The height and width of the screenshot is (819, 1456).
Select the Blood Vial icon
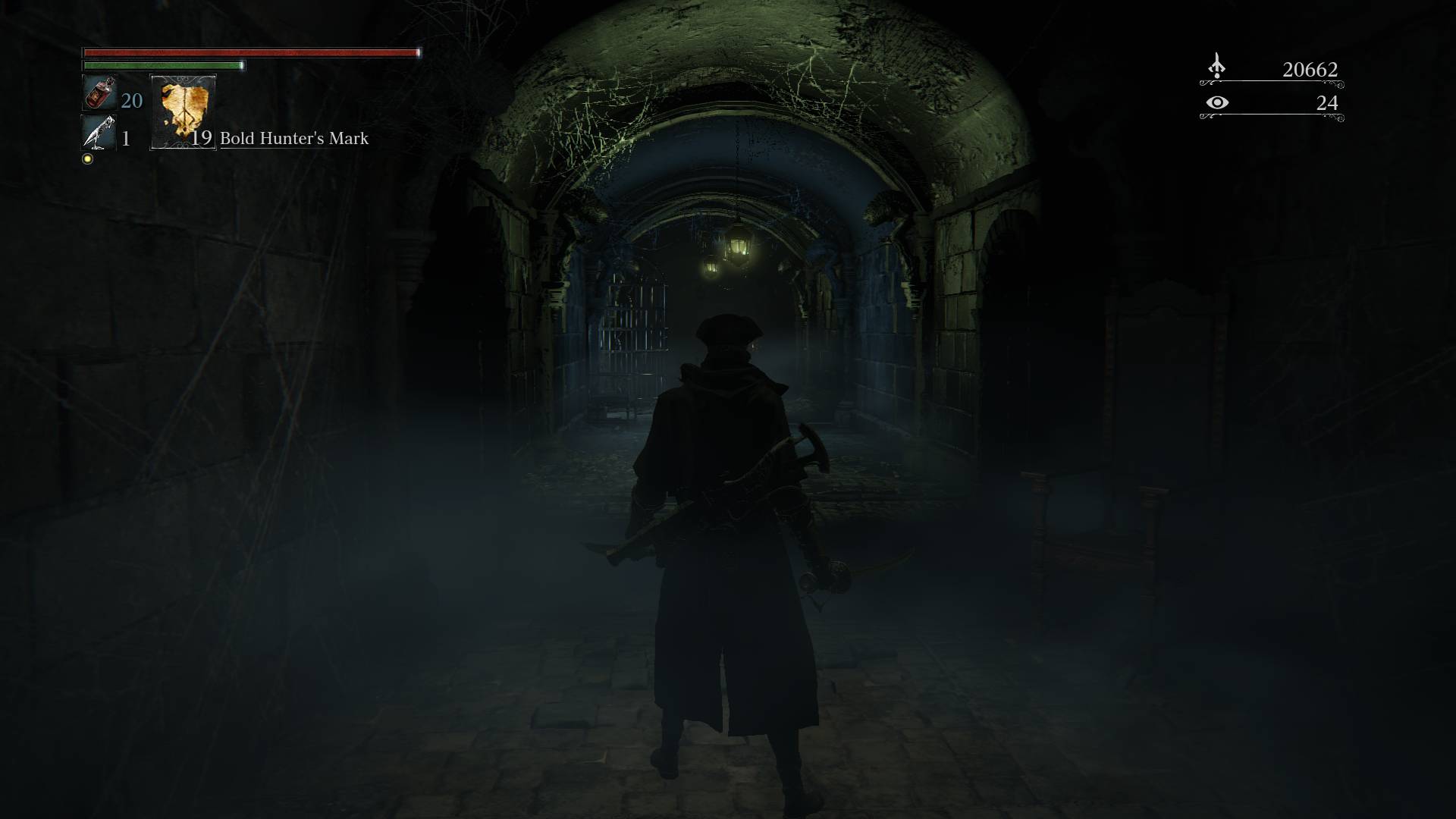(99, 93)
